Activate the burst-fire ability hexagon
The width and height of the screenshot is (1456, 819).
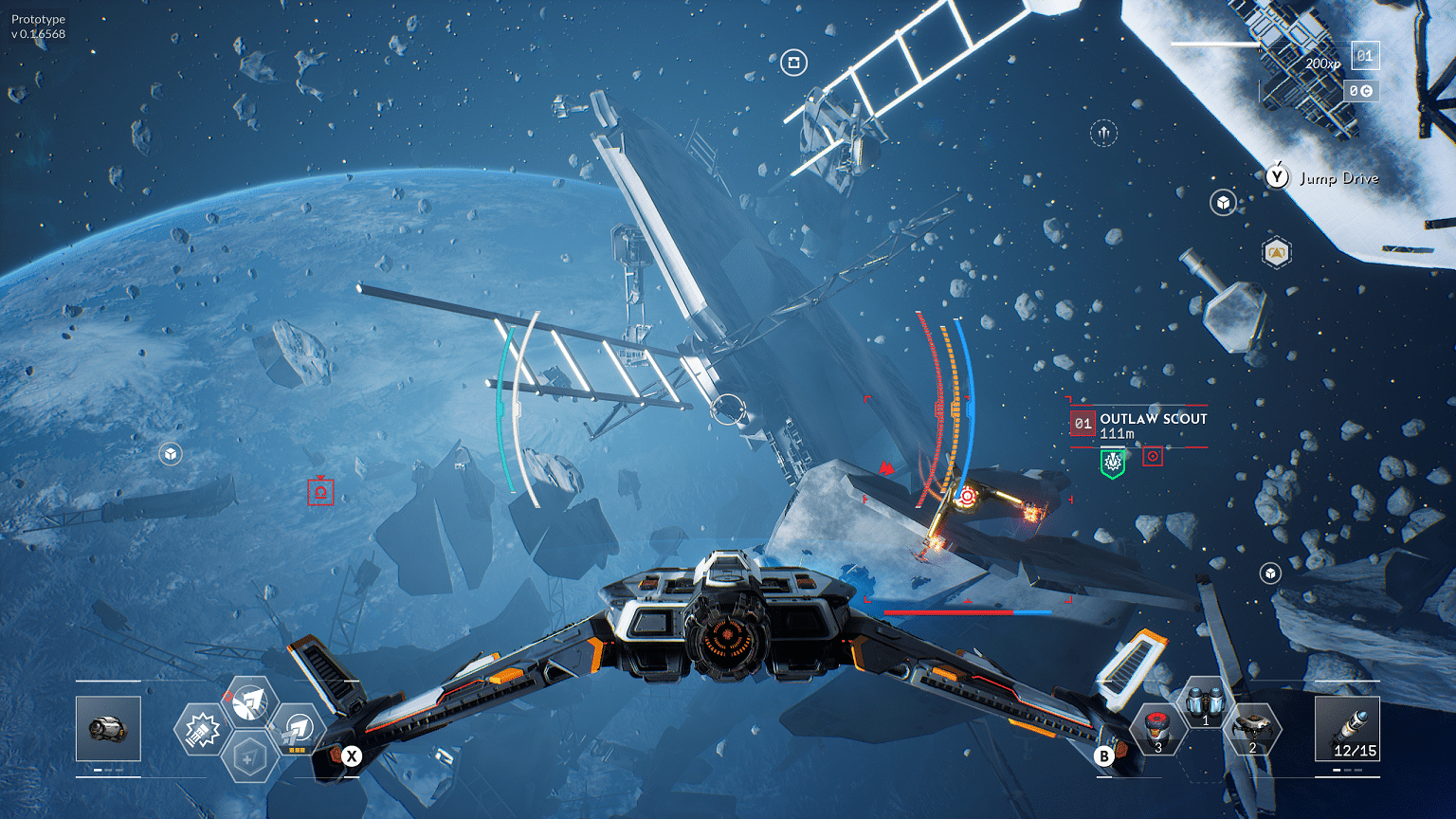click(202, 731)
